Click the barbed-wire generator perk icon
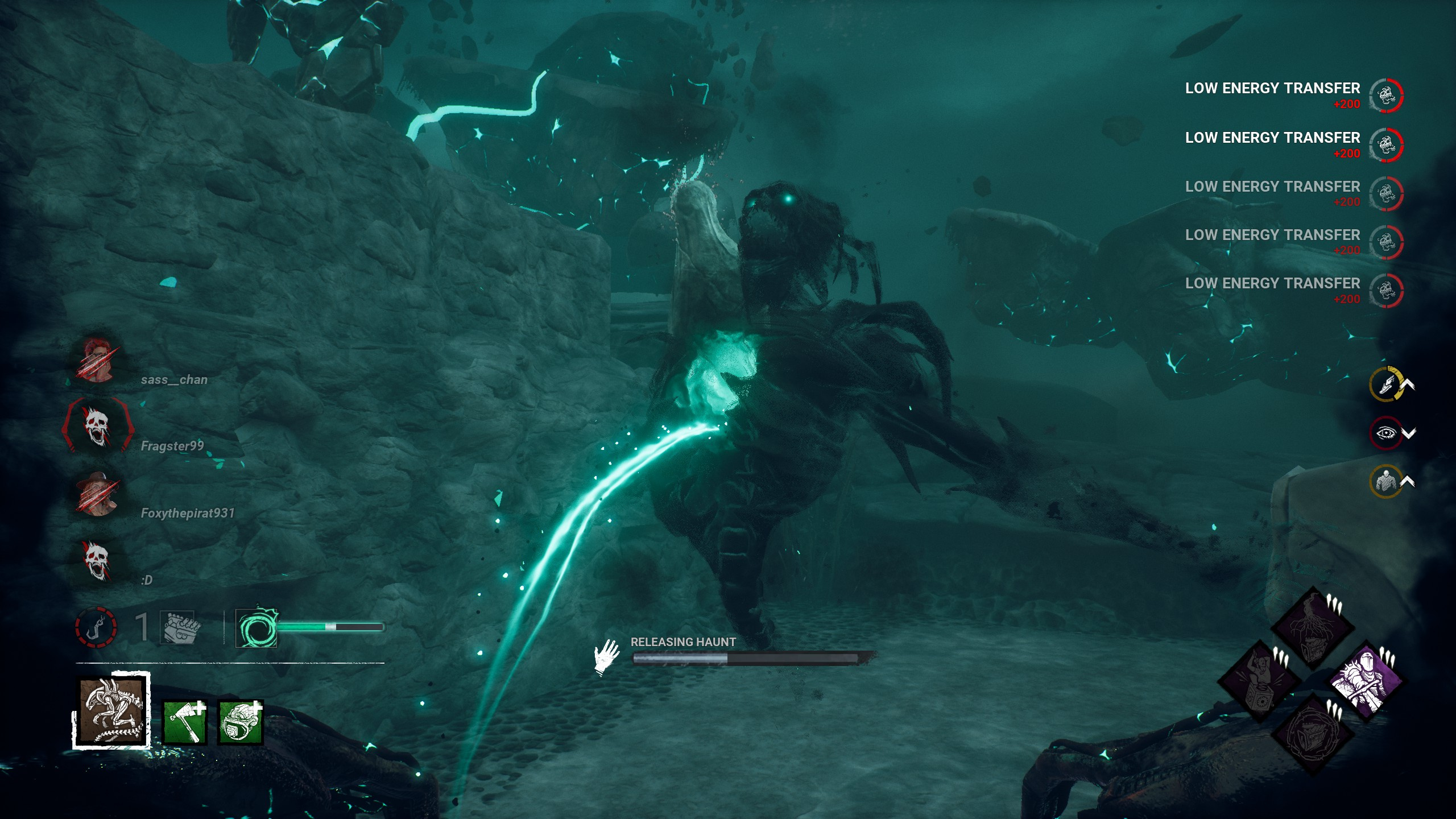1456x819 pixels. [1313, 734]
